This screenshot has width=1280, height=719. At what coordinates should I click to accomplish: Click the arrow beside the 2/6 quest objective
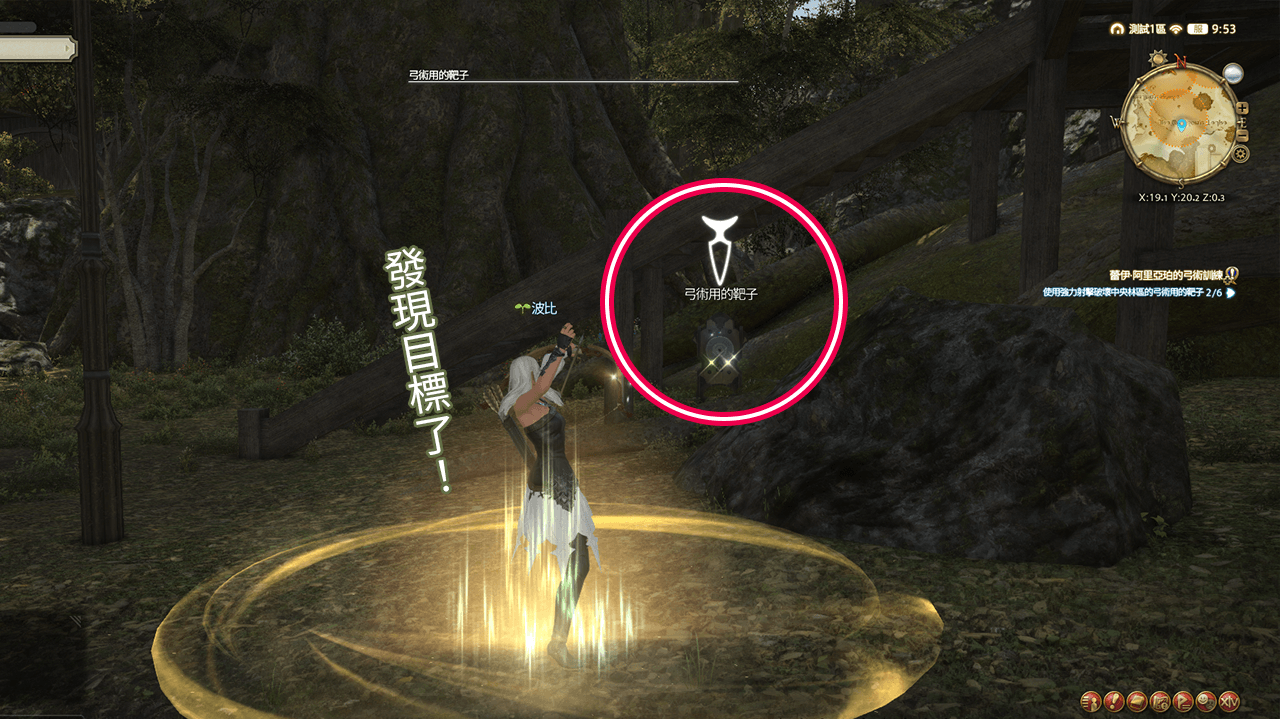[1231, 293]
